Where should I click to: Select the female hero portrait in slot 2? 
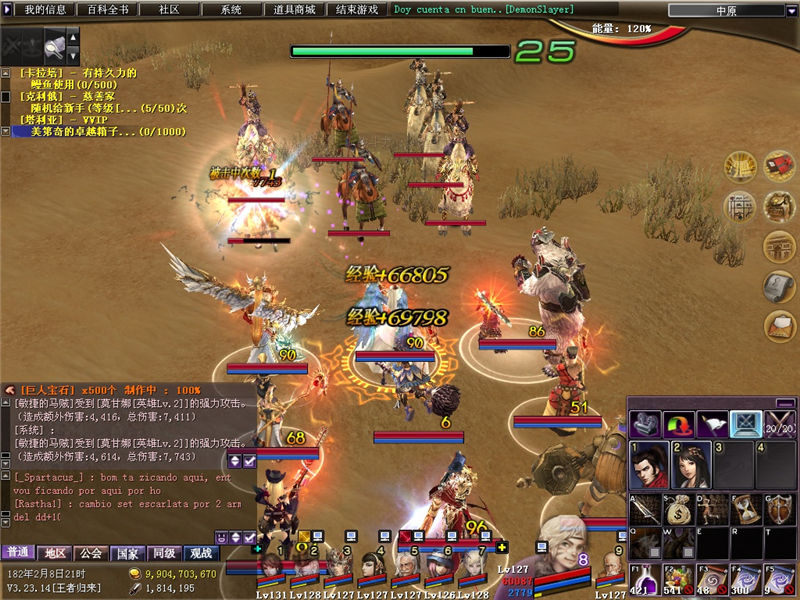pyautogui.click(x=690, y=465)
